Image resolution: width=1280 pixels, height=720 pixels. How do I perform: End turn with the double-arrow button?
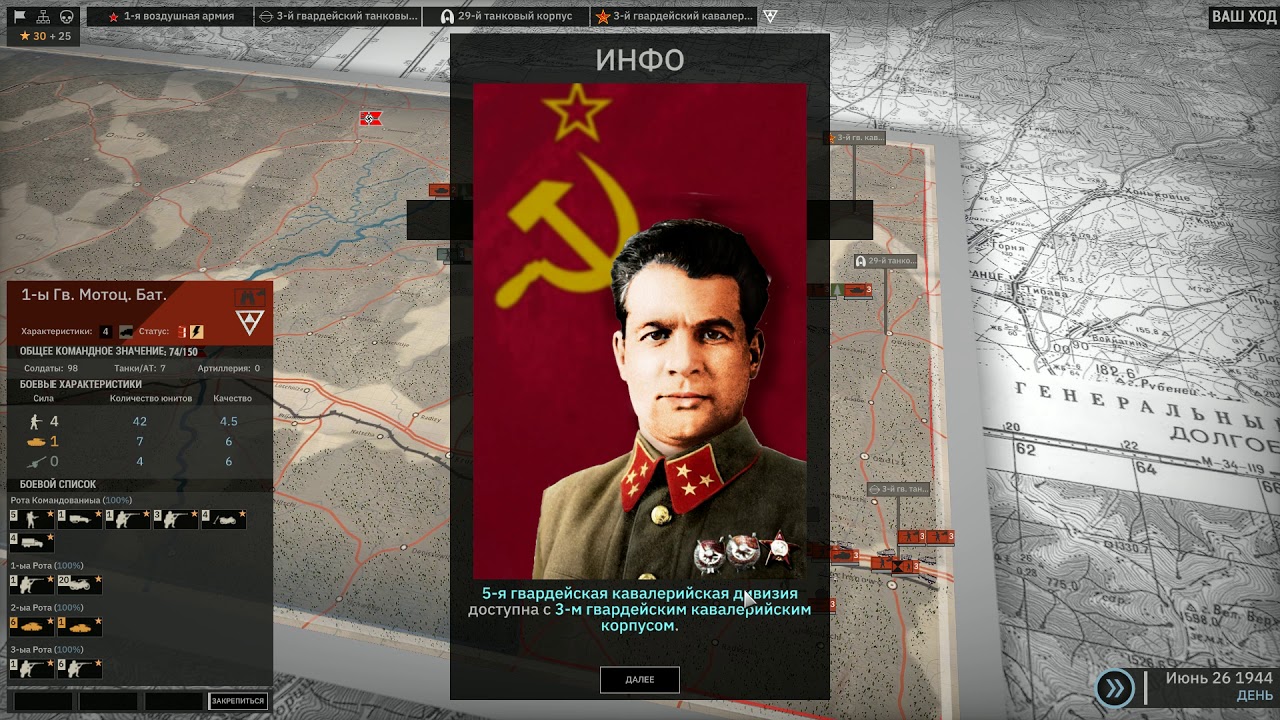tap(1114, 687)
